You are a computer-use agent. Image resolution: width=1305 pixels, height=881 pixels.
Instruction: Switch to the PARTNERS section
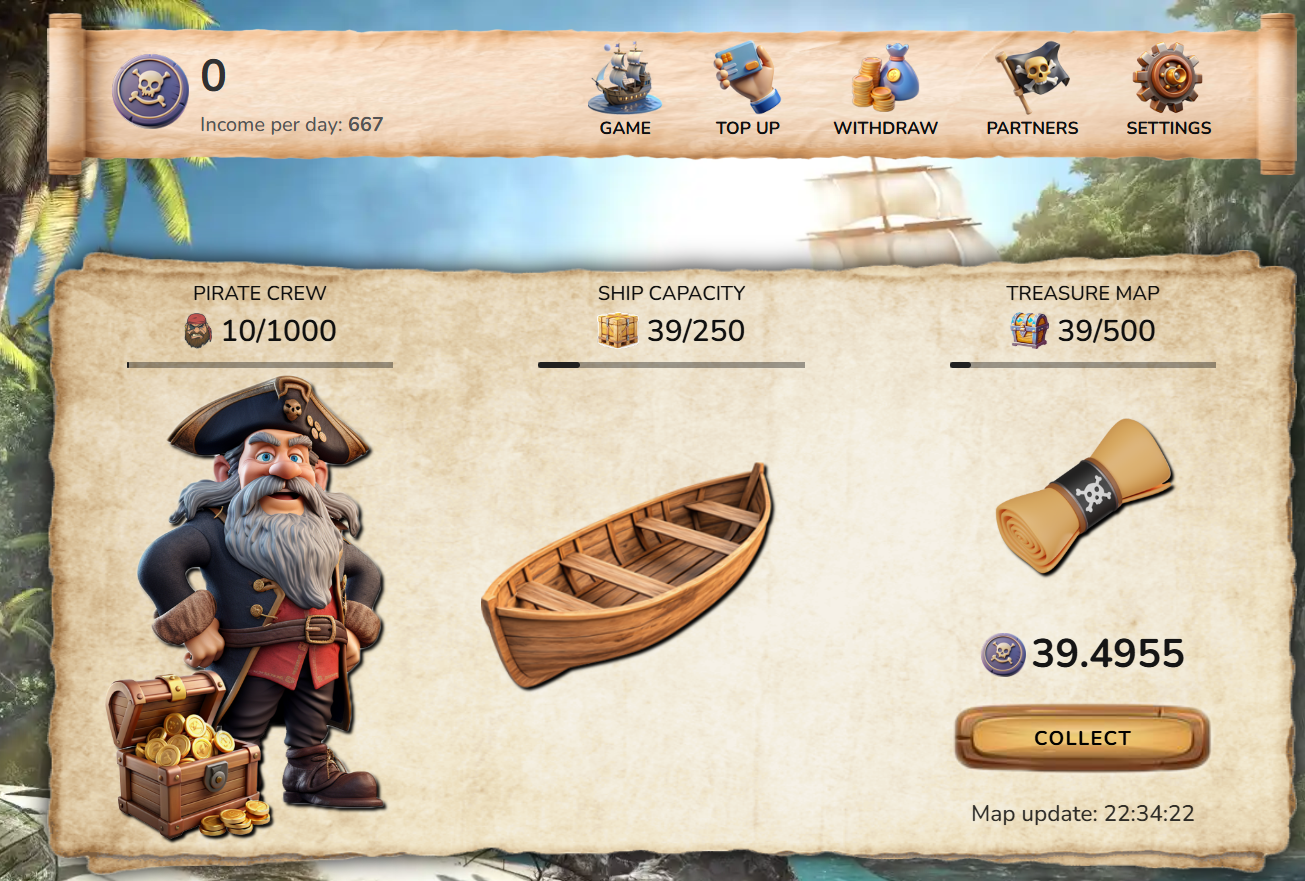[x=1032, y=128]
